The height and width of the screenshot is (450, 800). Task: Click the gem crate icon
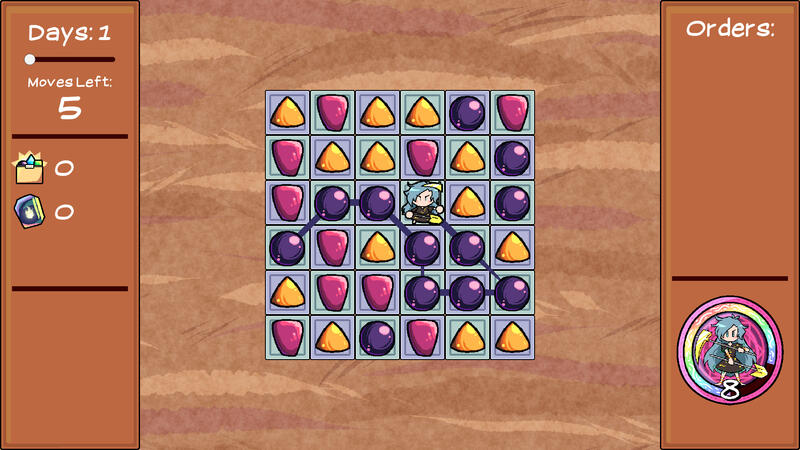point(30,168)
